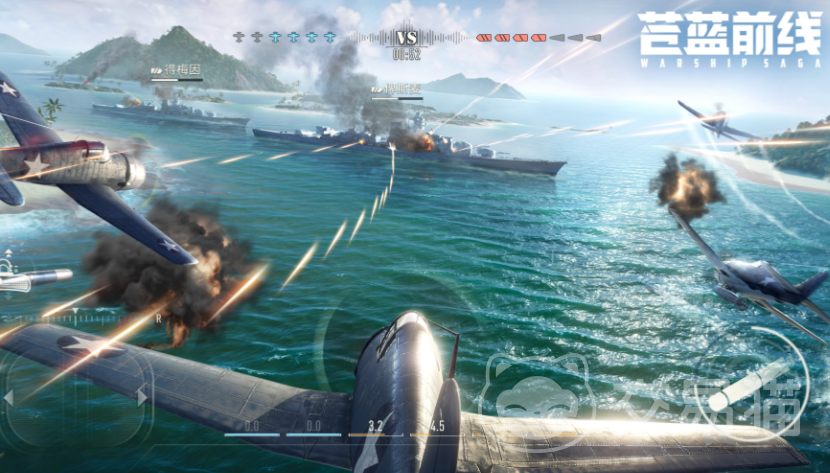Viewport: 830px width, 473px height.
Task: Tap the right steering arrow
Action: coord(142,397)
